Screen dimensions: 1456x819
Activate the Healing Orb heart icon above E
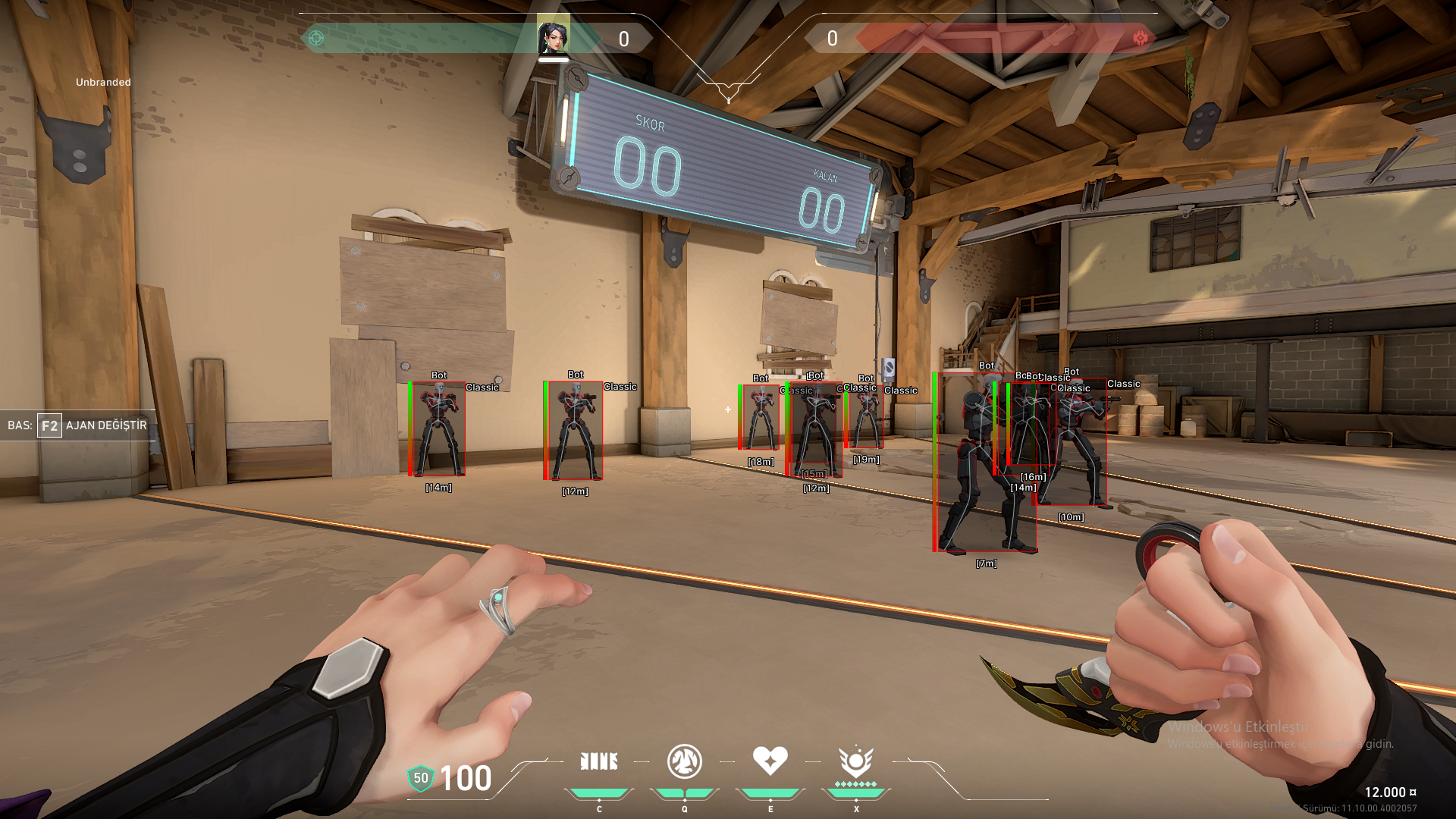click(x=770, y=761)
